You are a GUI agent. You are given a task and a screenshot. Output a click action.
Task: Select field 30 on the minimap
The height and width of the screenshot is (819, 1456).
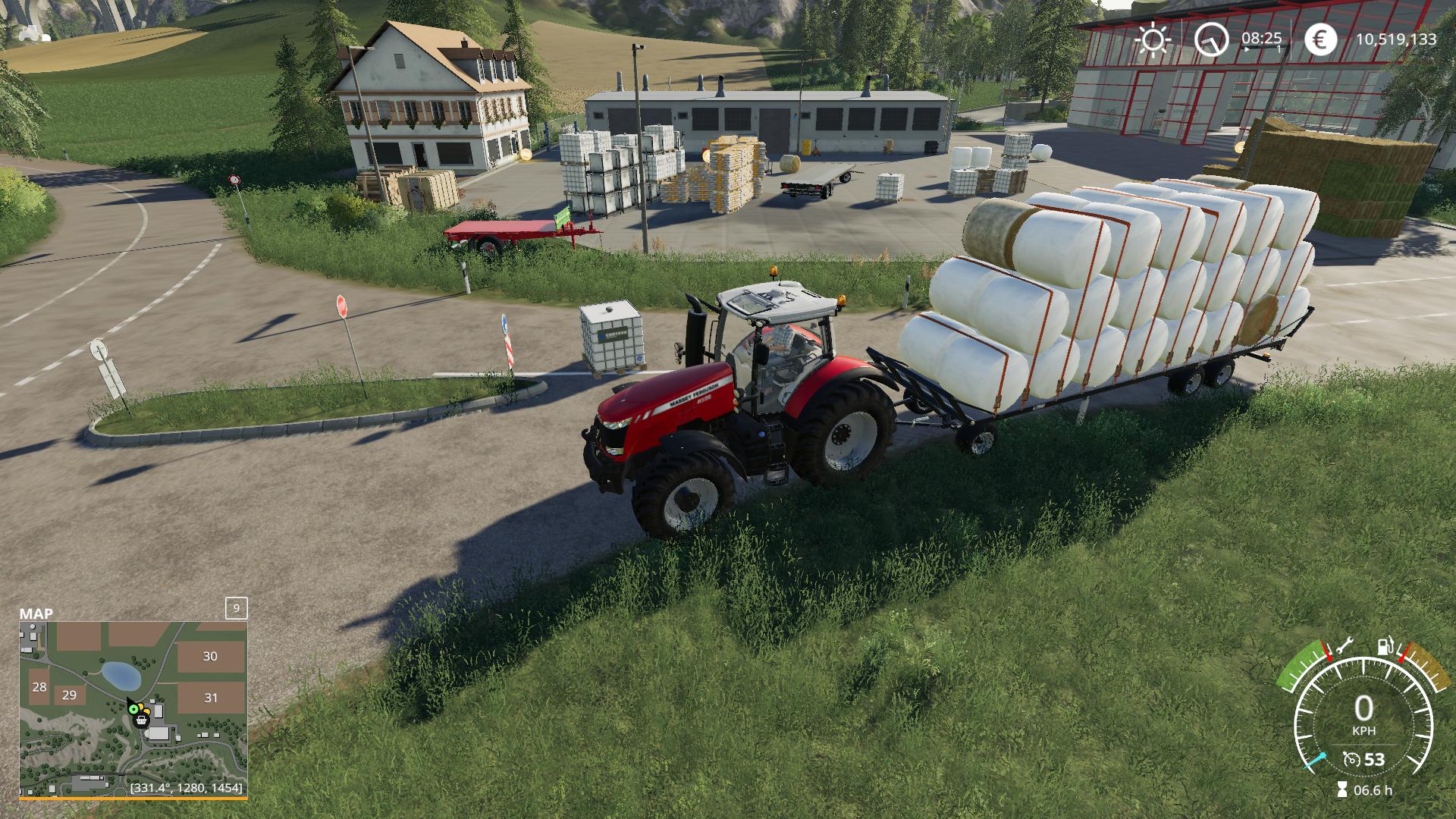click(210, 657)
